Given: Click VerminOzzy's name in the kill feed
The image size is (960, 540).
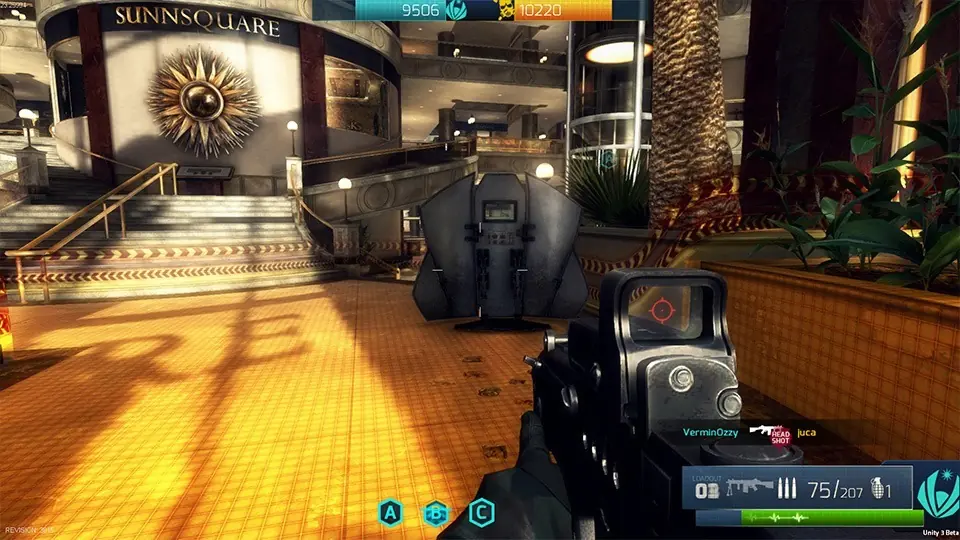Looking at the screenshot, I should (709, 432).
